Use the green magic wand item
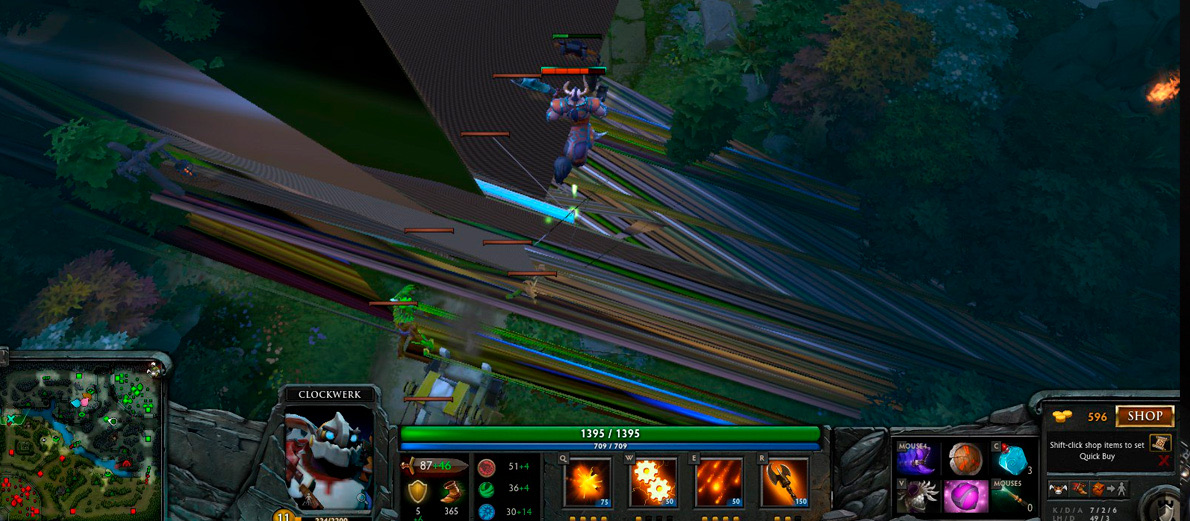 pyautogui.click(x=1011, y=497)
